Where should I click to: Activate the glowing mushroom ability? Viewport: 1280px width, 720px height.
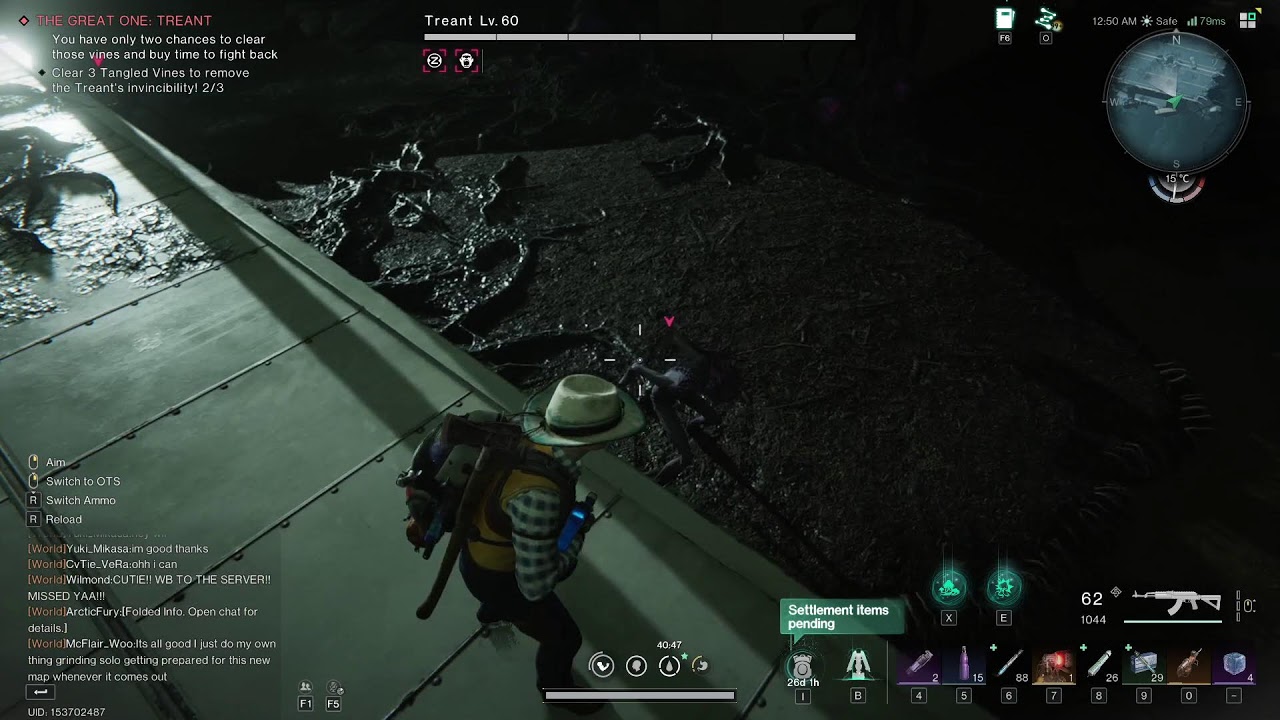(x=949, y=588)
